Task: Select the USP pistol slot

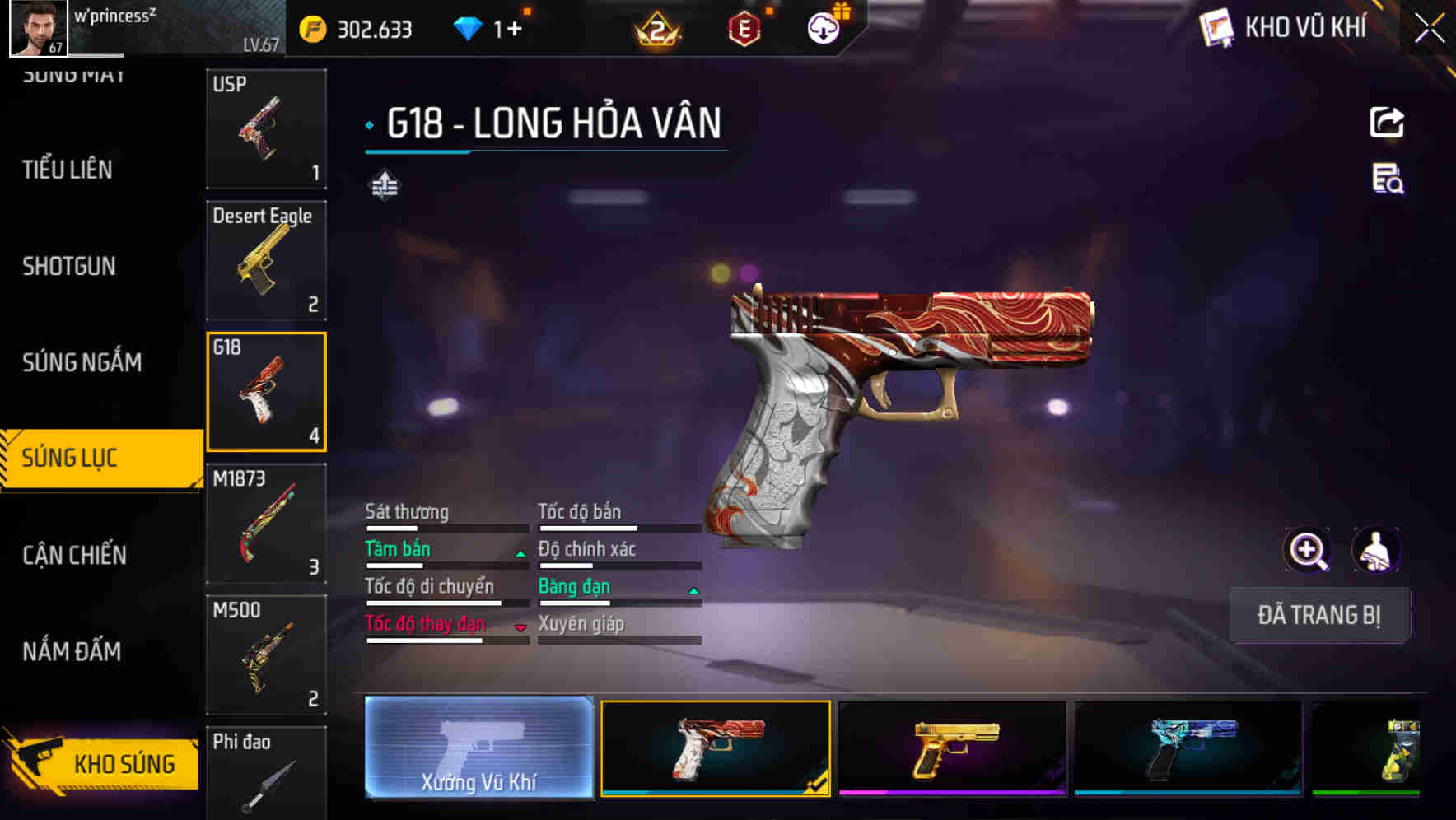Action: pyautogui.click(x=266, y=128)
